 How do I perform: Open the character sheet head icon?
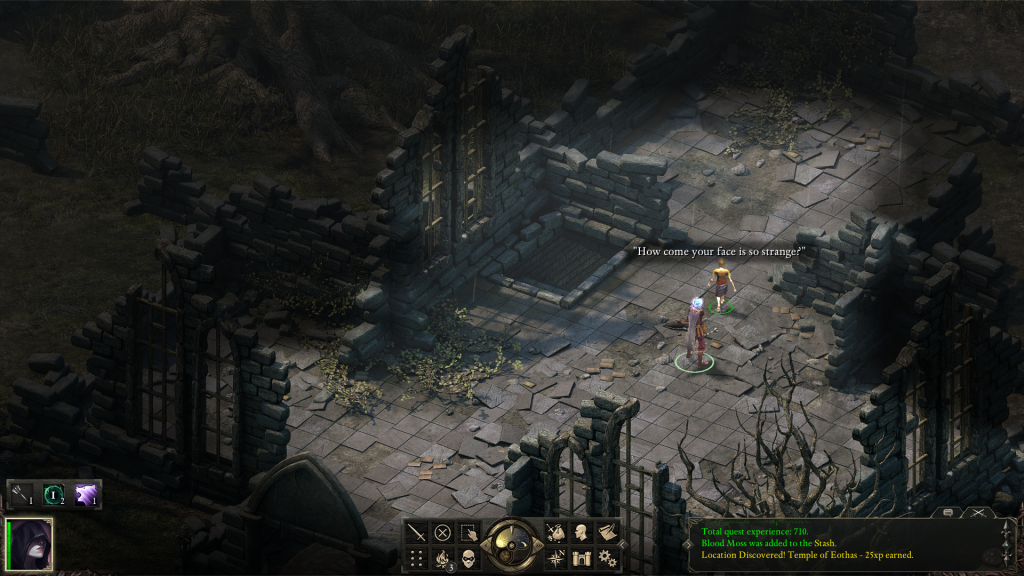click(581, 533)
